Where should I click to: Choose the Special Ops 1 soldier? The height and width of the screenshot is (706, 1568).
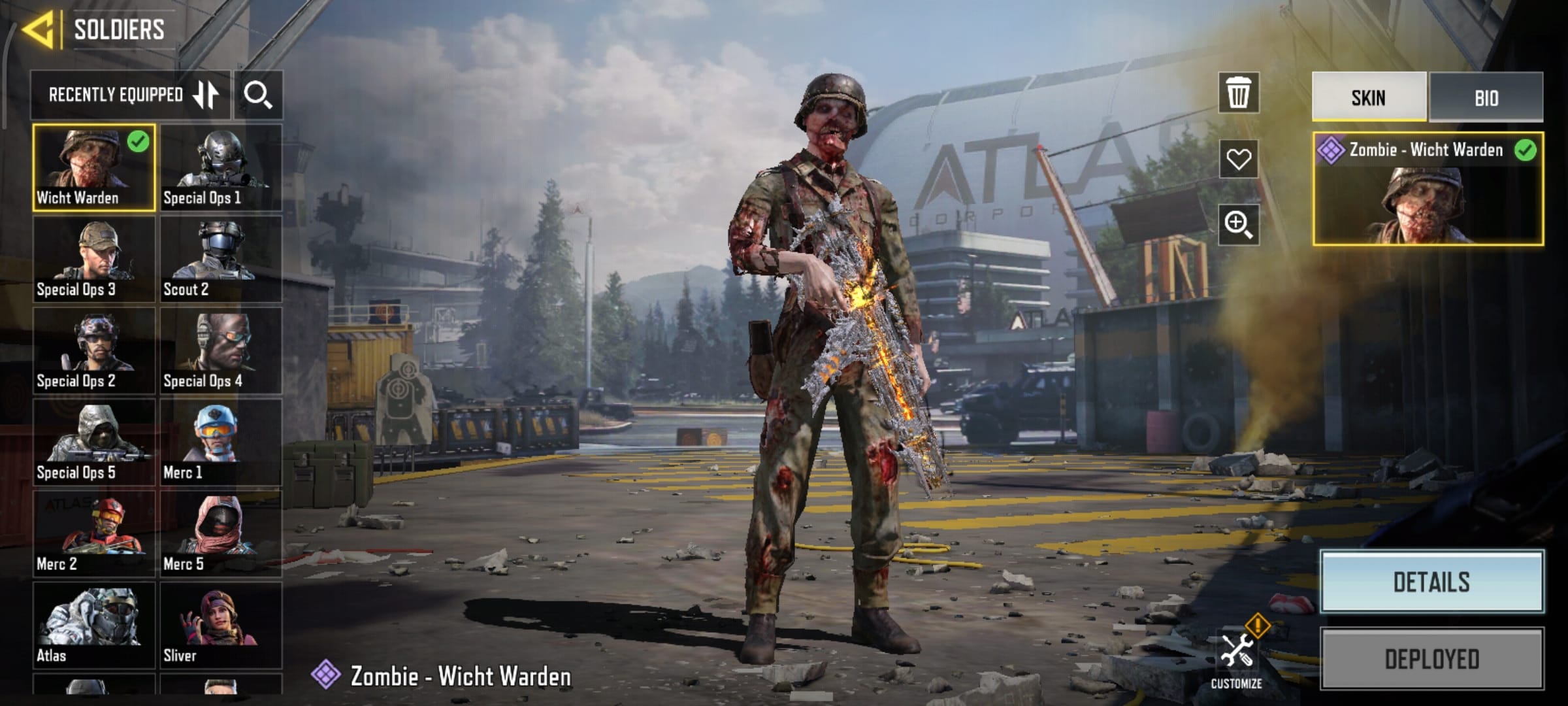tap(221, 167)
